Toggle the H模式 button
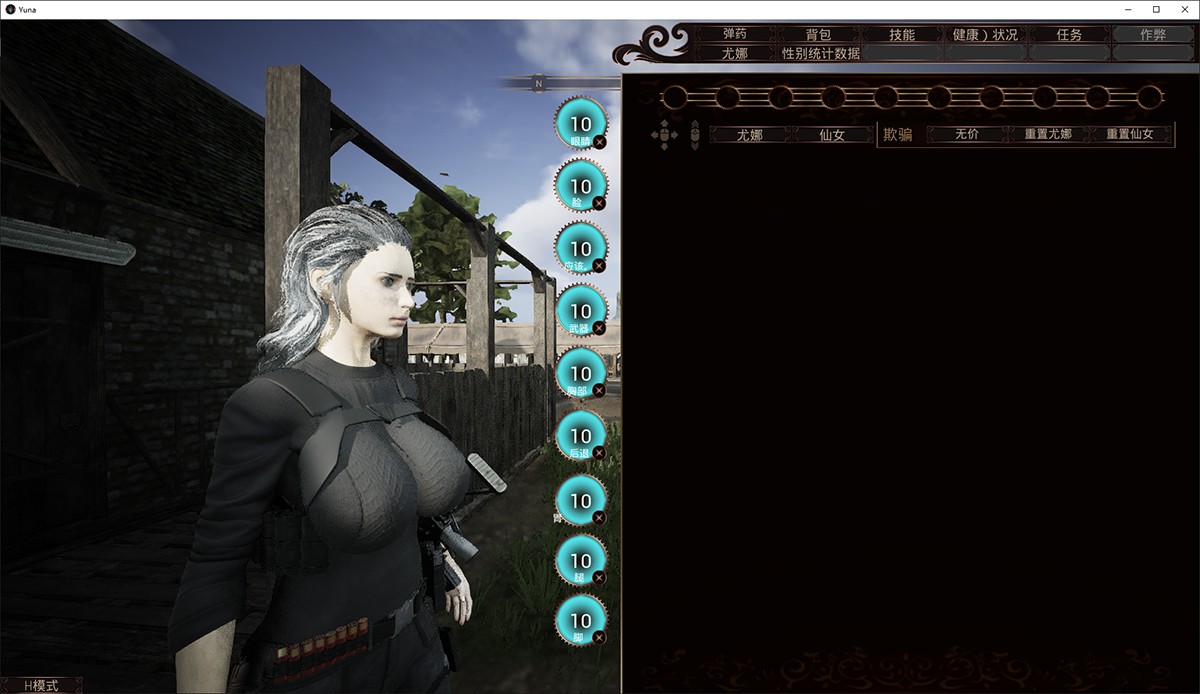Viewport: 1200px width, 694px height. (x=40, y=685)
